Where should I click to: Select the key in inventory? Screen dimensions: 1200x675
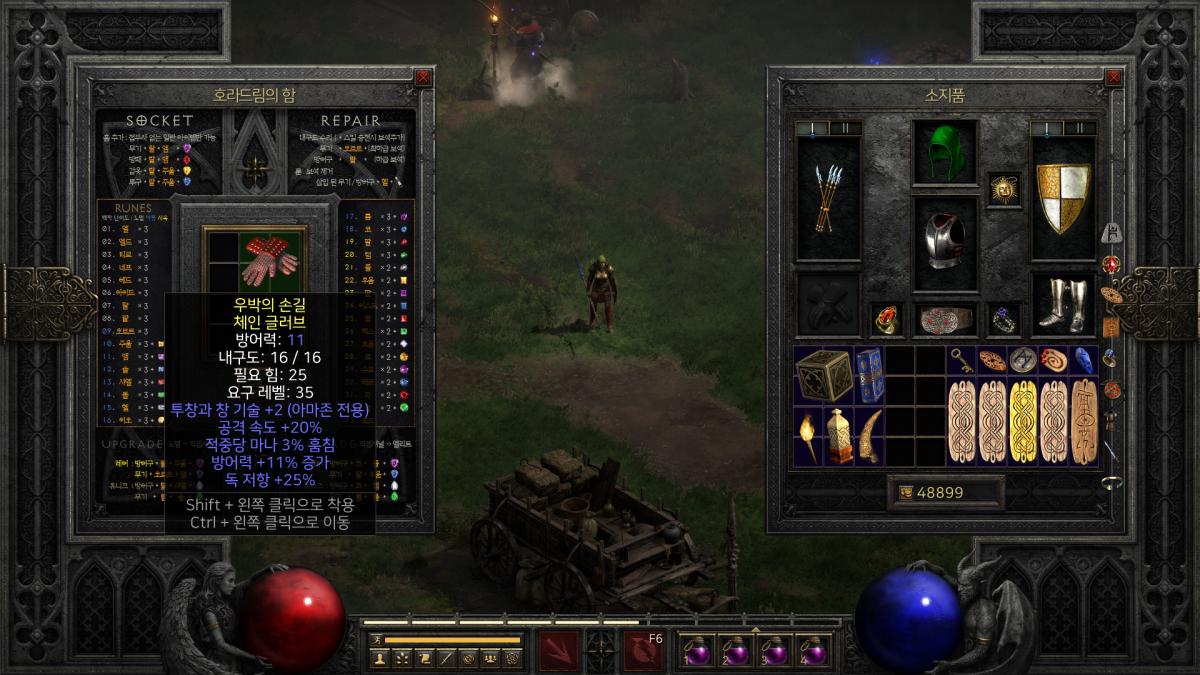pos(961,360)
